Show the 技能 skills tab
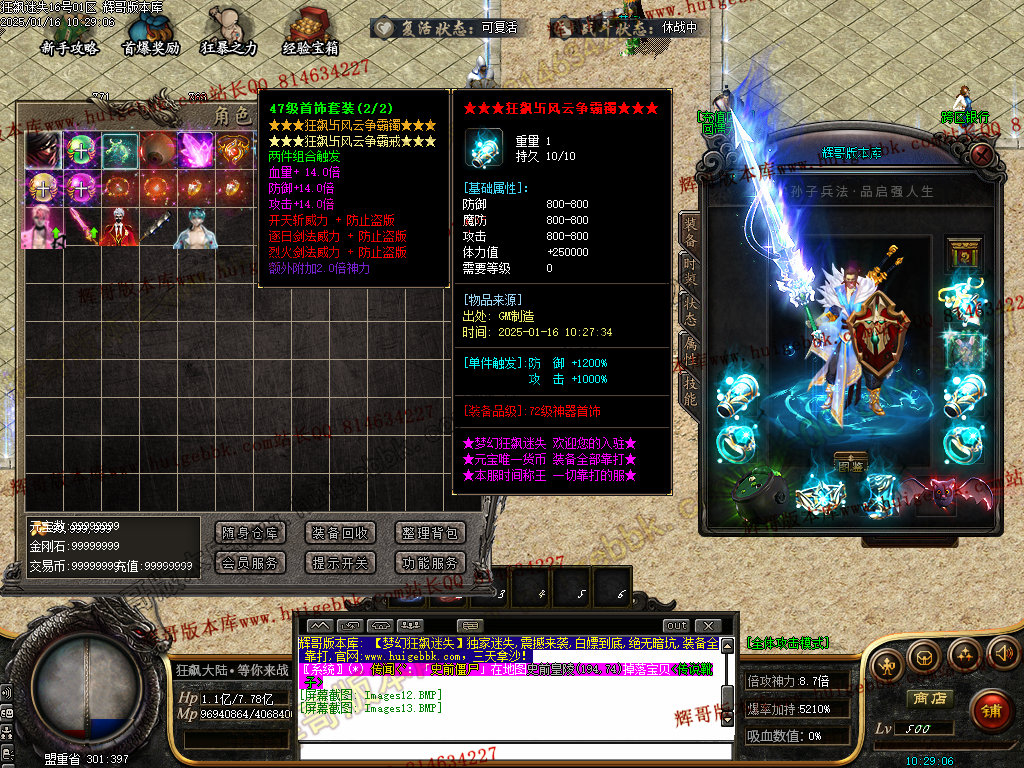The height and width of the screenshot is (768, 1024). pyautogui.click(x=689, y=388)
